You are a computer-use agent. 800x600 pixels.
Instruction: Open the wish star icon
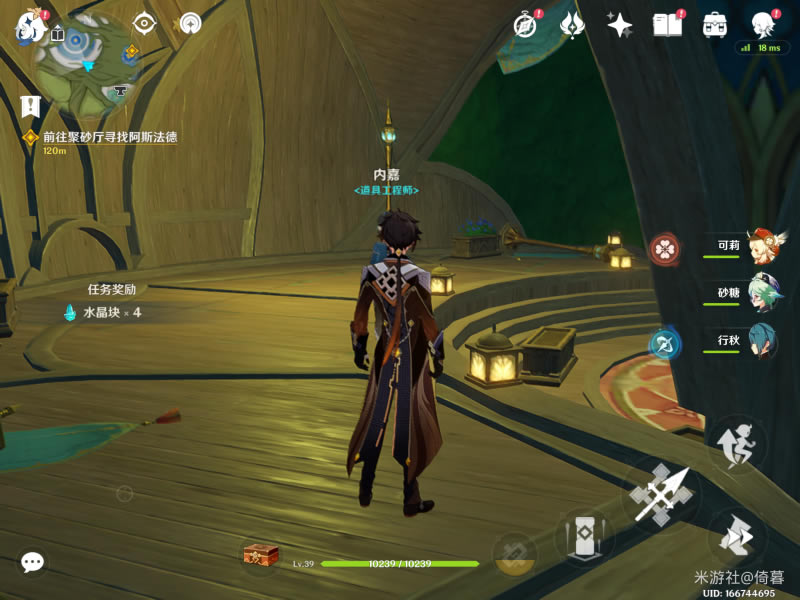click(x=619, y=25)
